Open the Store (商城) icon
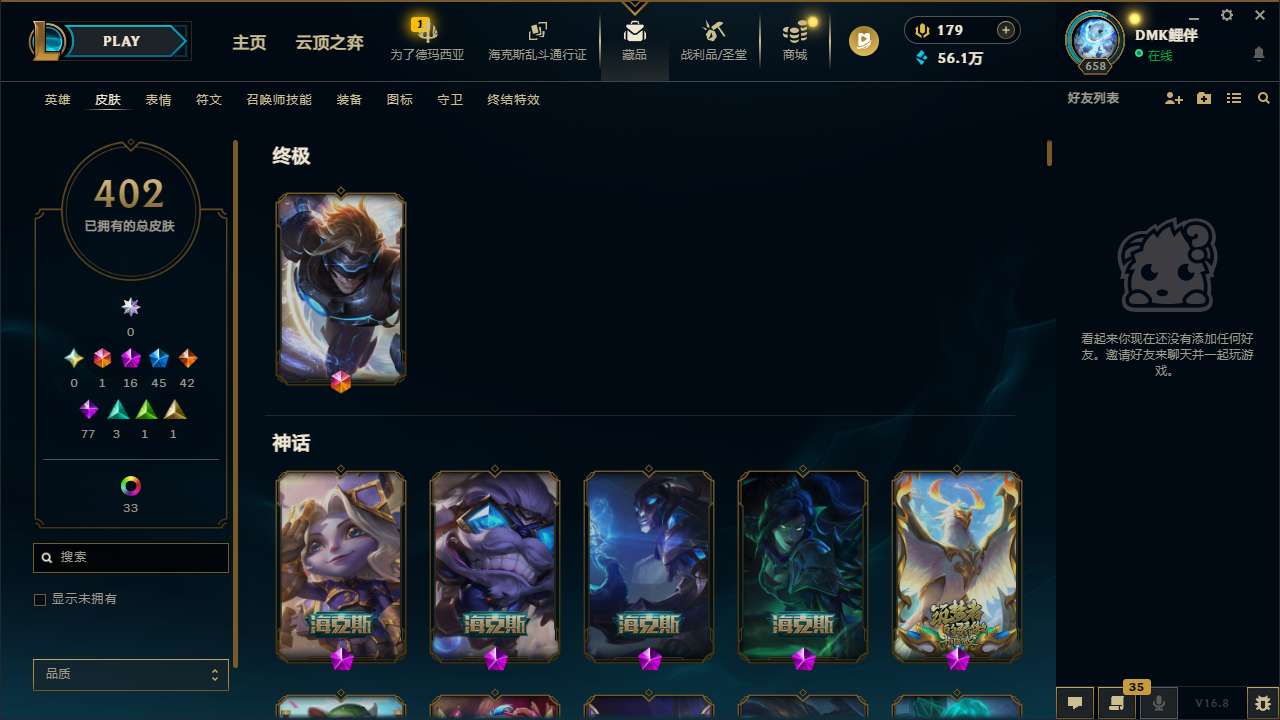 pos(794,40)
